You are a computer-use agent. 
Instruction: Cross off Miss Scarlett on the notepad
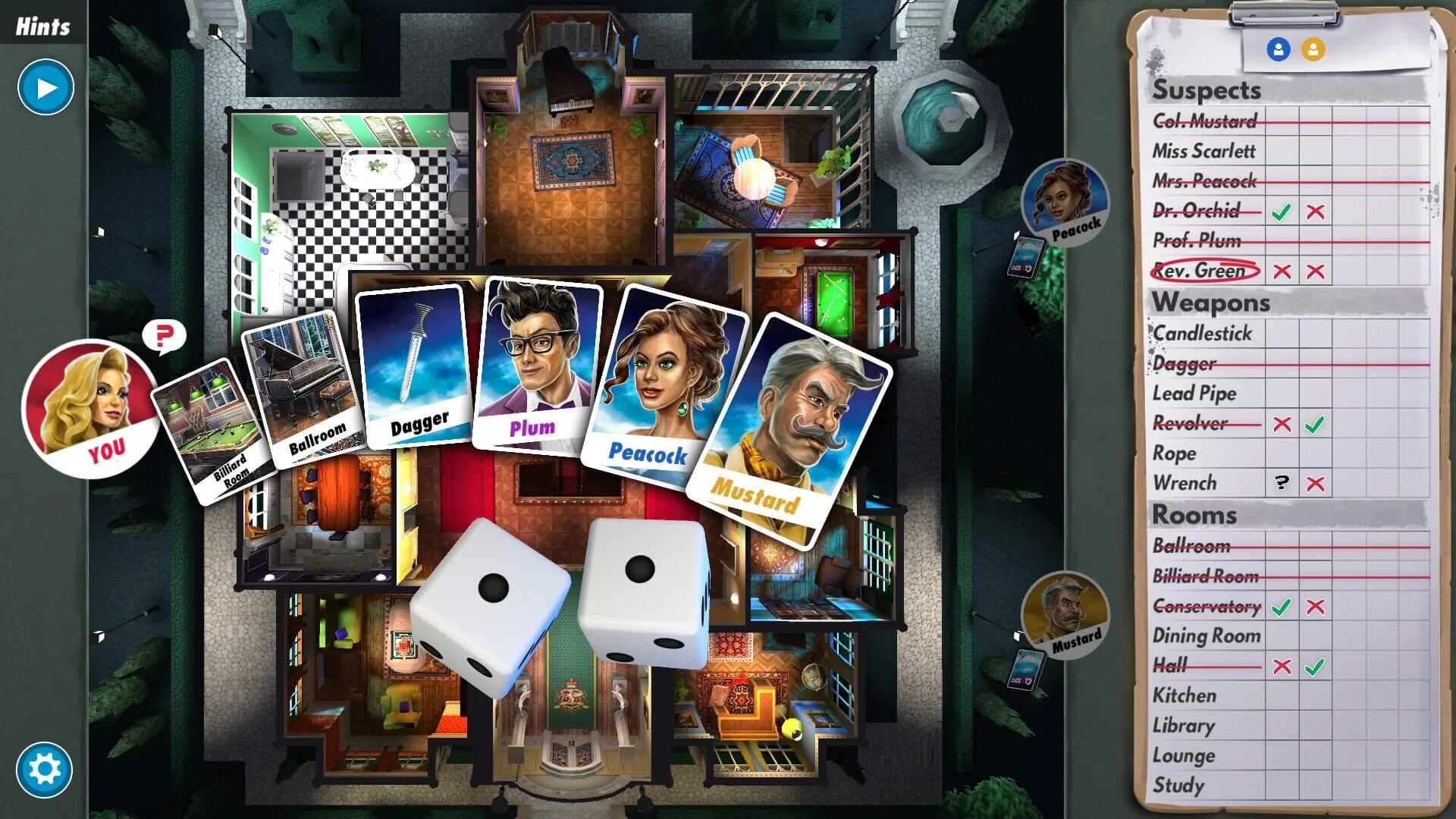tap(1204, 151)
